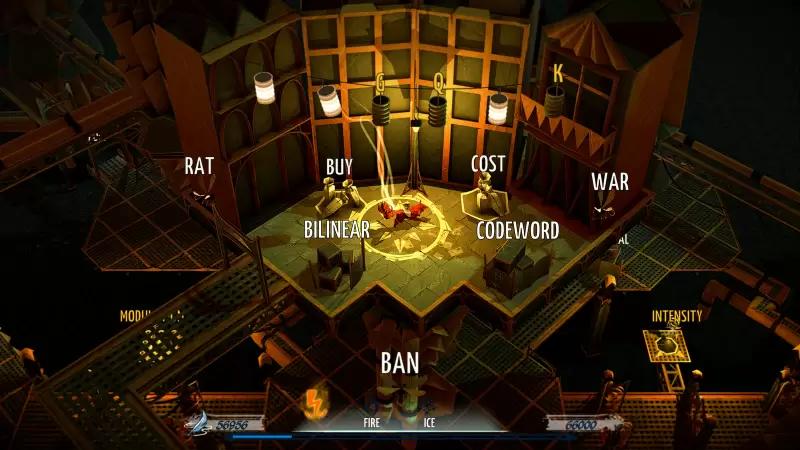Screen dimensions: 800x450
Task: Target the CODEWORD word label
Action: [x=517, y=229]
